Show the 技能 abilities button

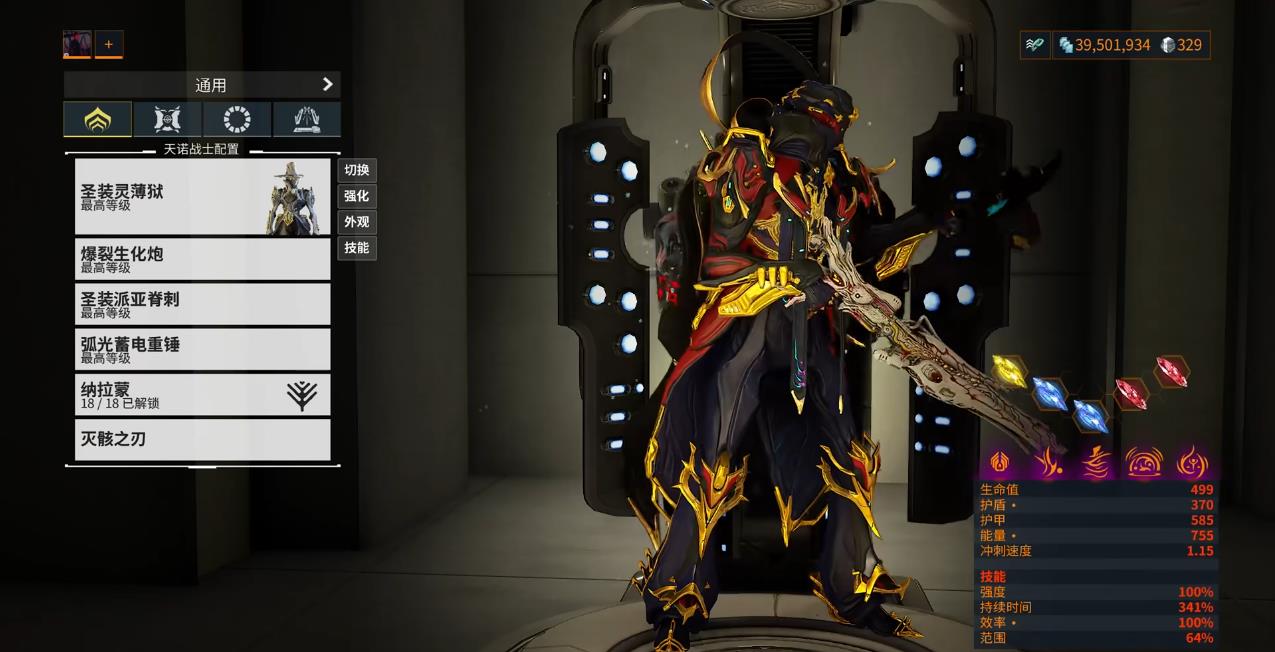click(x=356, y=248)
